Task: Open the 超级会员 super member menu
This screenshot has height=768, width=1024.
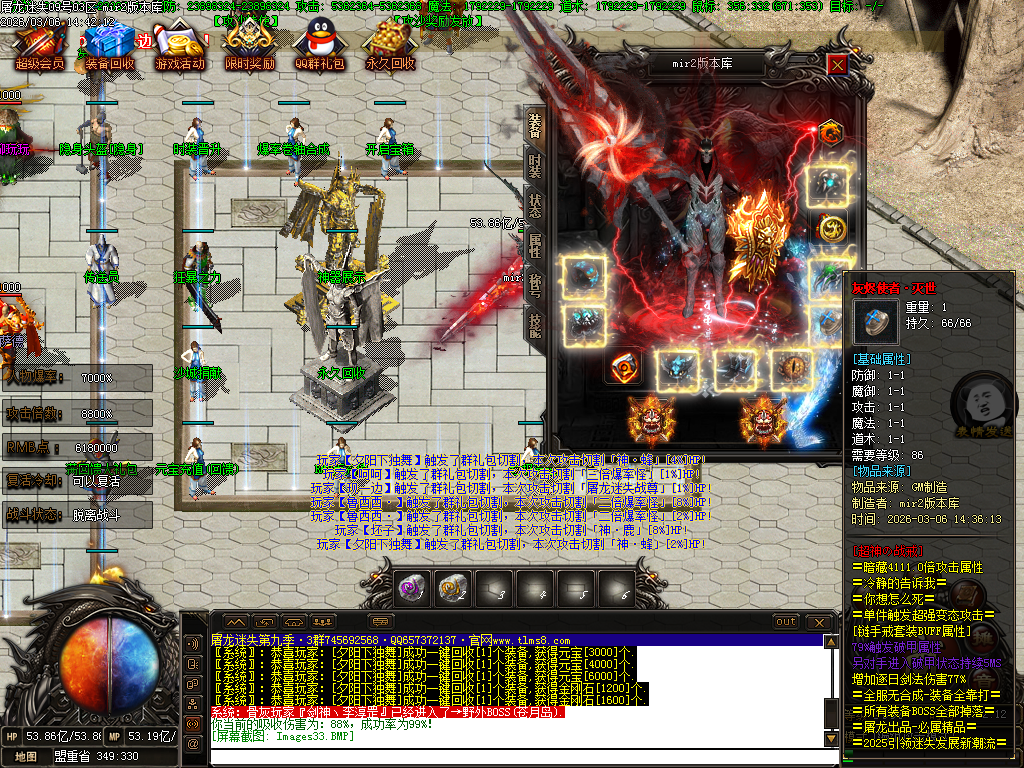Action: (x=38, y=45)
